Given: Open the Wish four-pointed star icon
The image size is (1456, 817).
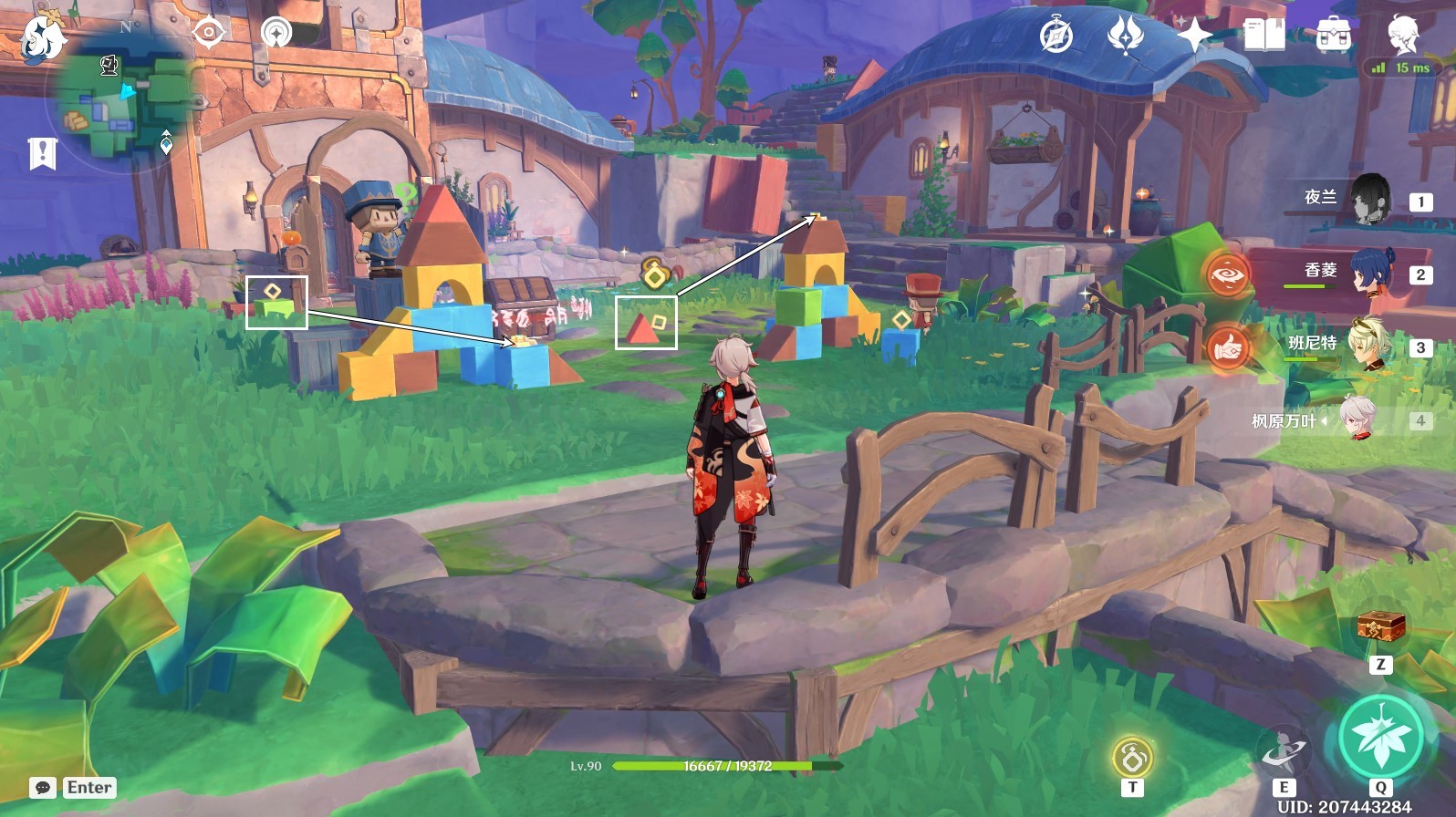Looking at the screenshot, I should tap(1194, 36).
